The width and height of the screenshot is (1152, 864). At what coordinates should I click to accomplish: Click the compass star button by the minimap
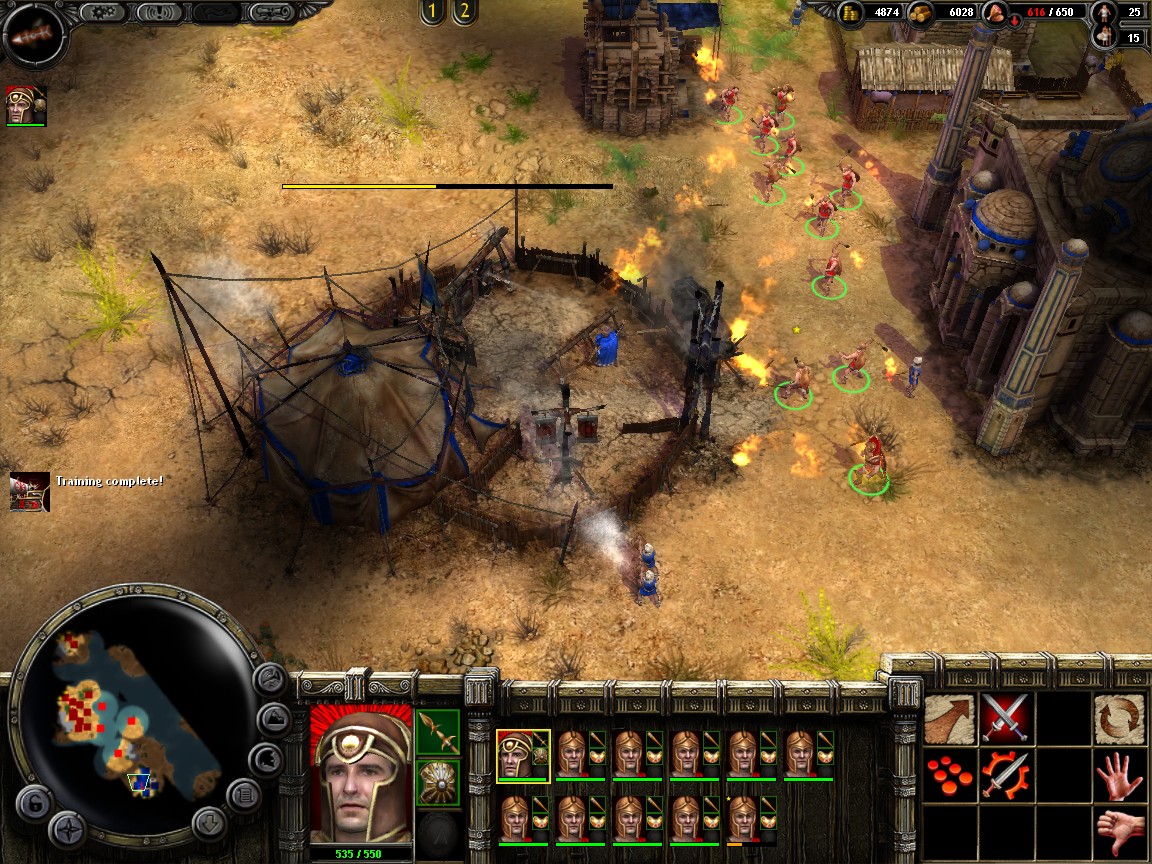pos(68,829)
